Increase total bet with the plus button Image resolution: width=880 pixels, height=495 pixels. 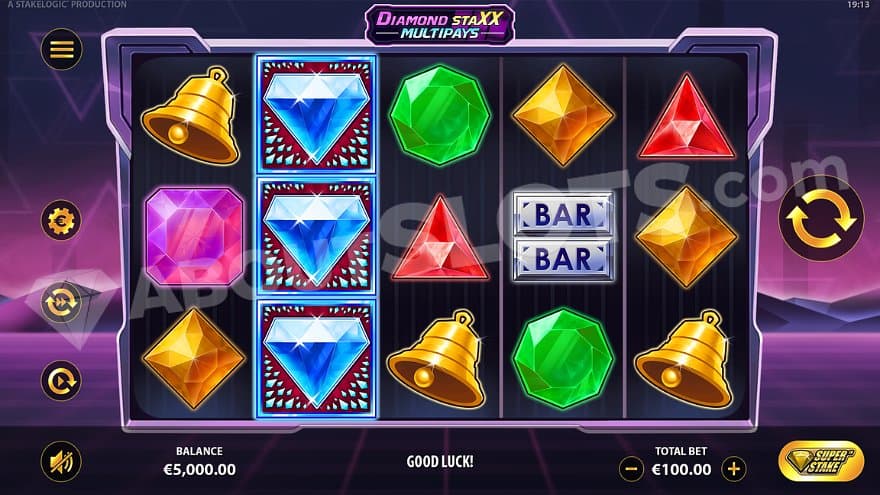(734, 468)
